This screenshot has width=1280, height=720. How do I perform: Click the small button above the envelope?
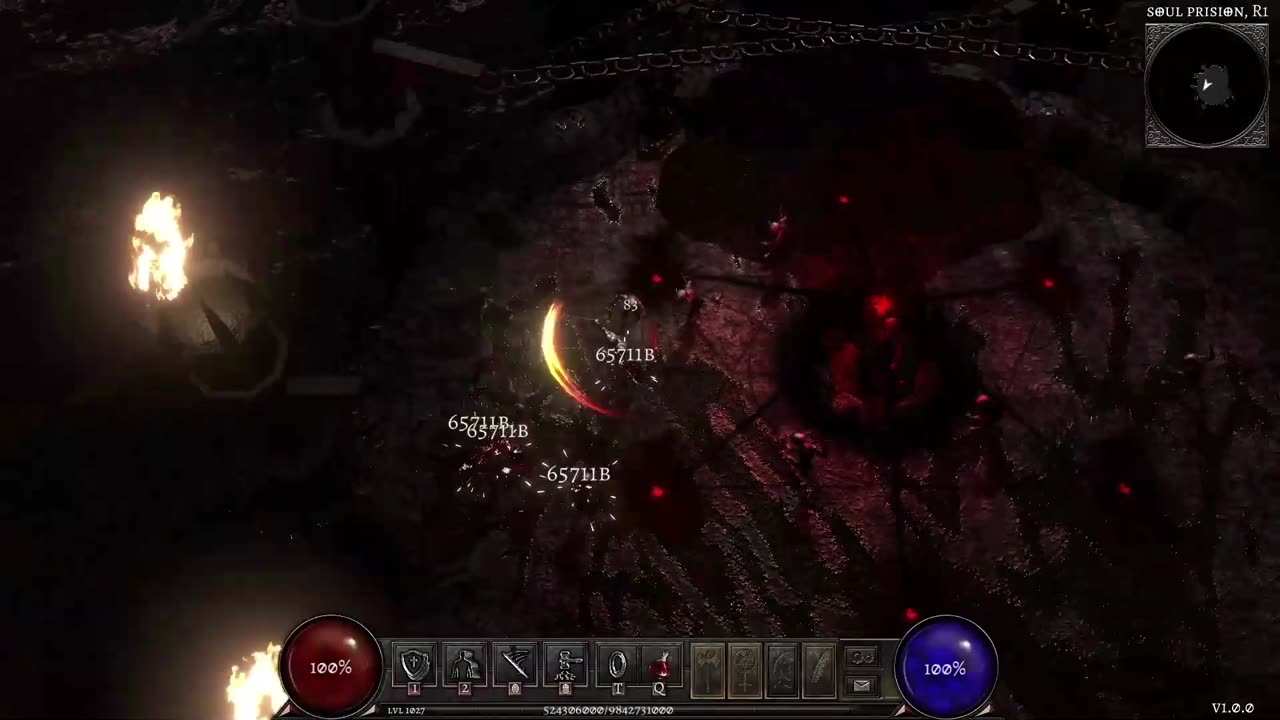click(861, 657)
